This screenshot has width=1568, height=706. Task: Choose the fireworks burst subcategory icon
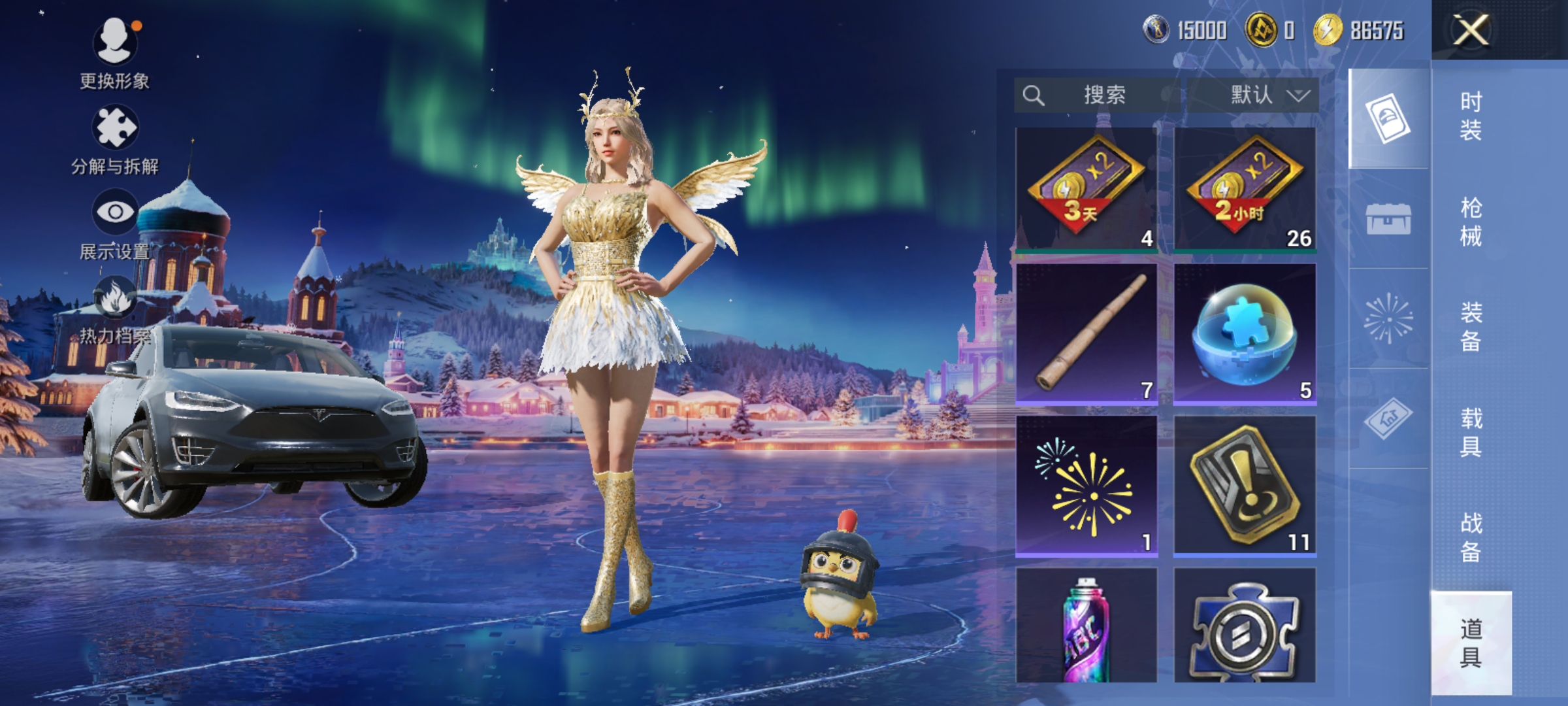tap(1388, 319)
